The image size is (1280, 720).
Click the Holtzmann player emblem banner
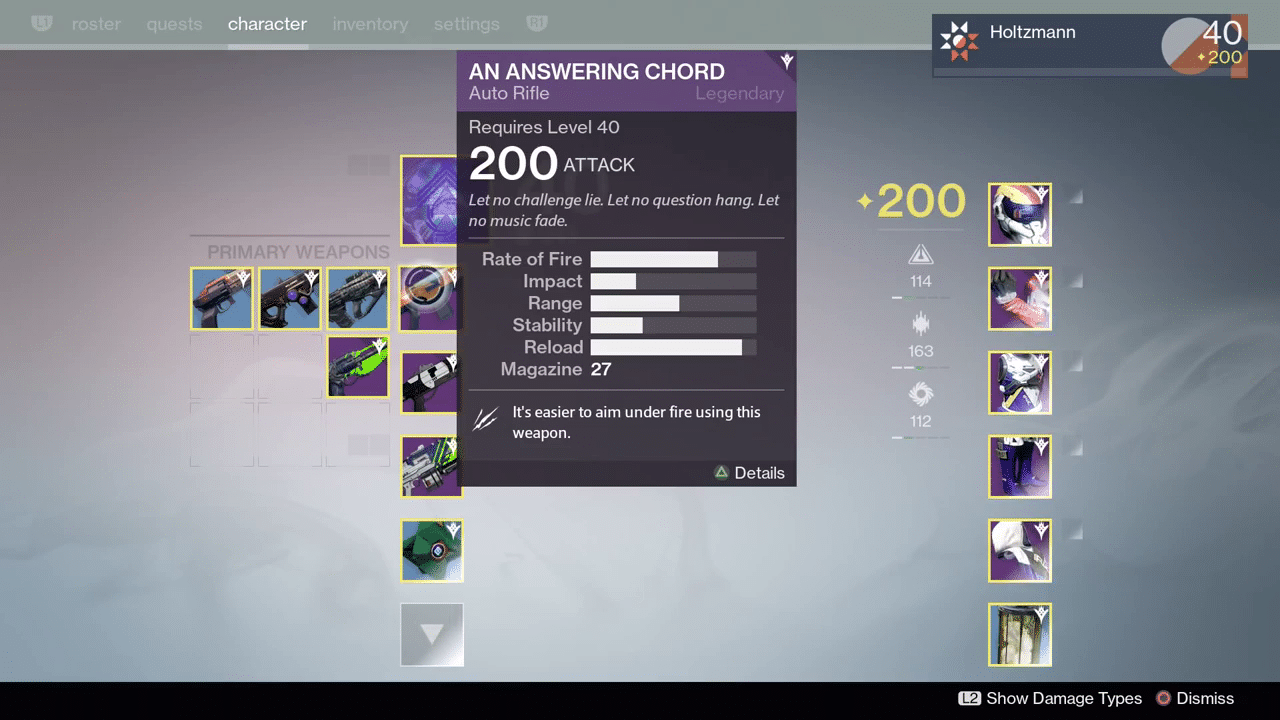pyautogui.click(x=1089, y=45)
